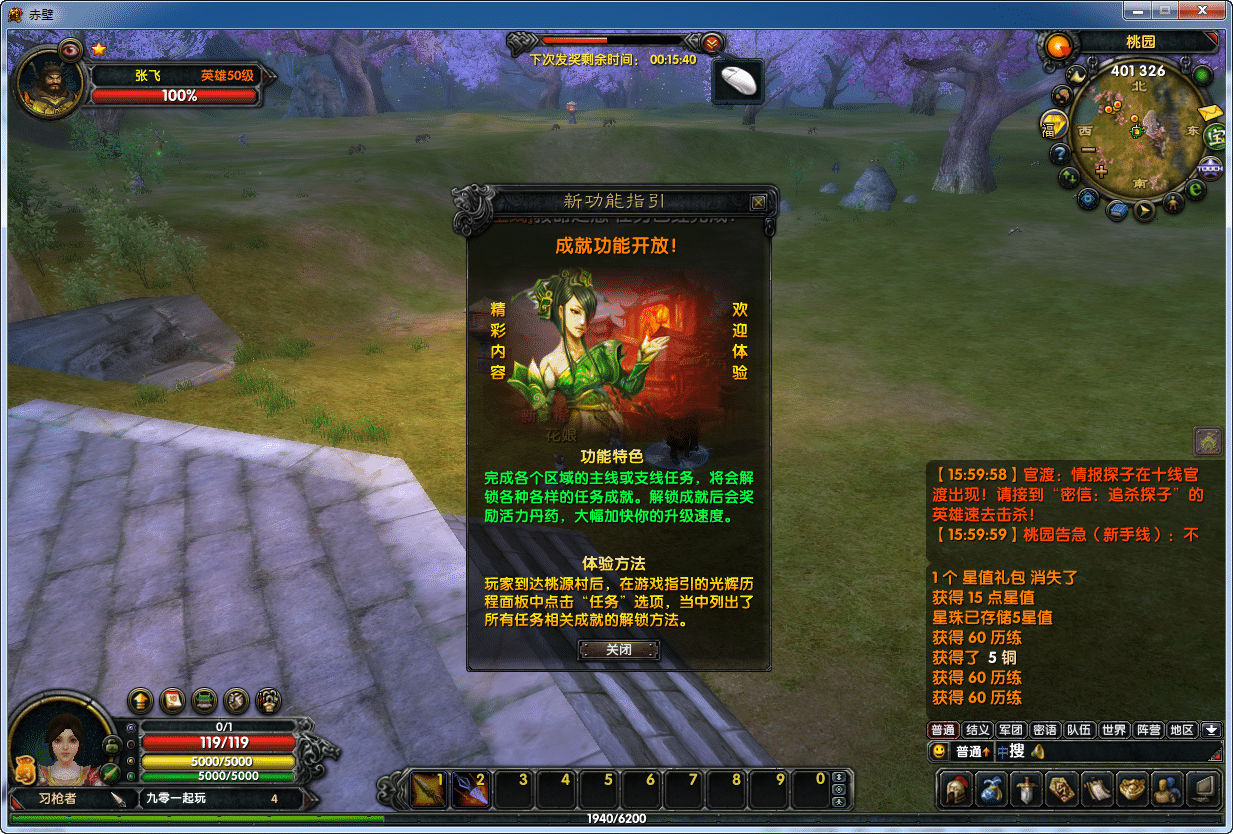The image size is (1233, 834).
Task: Select the first hotbar skill slot
Action: click(431, 789)
